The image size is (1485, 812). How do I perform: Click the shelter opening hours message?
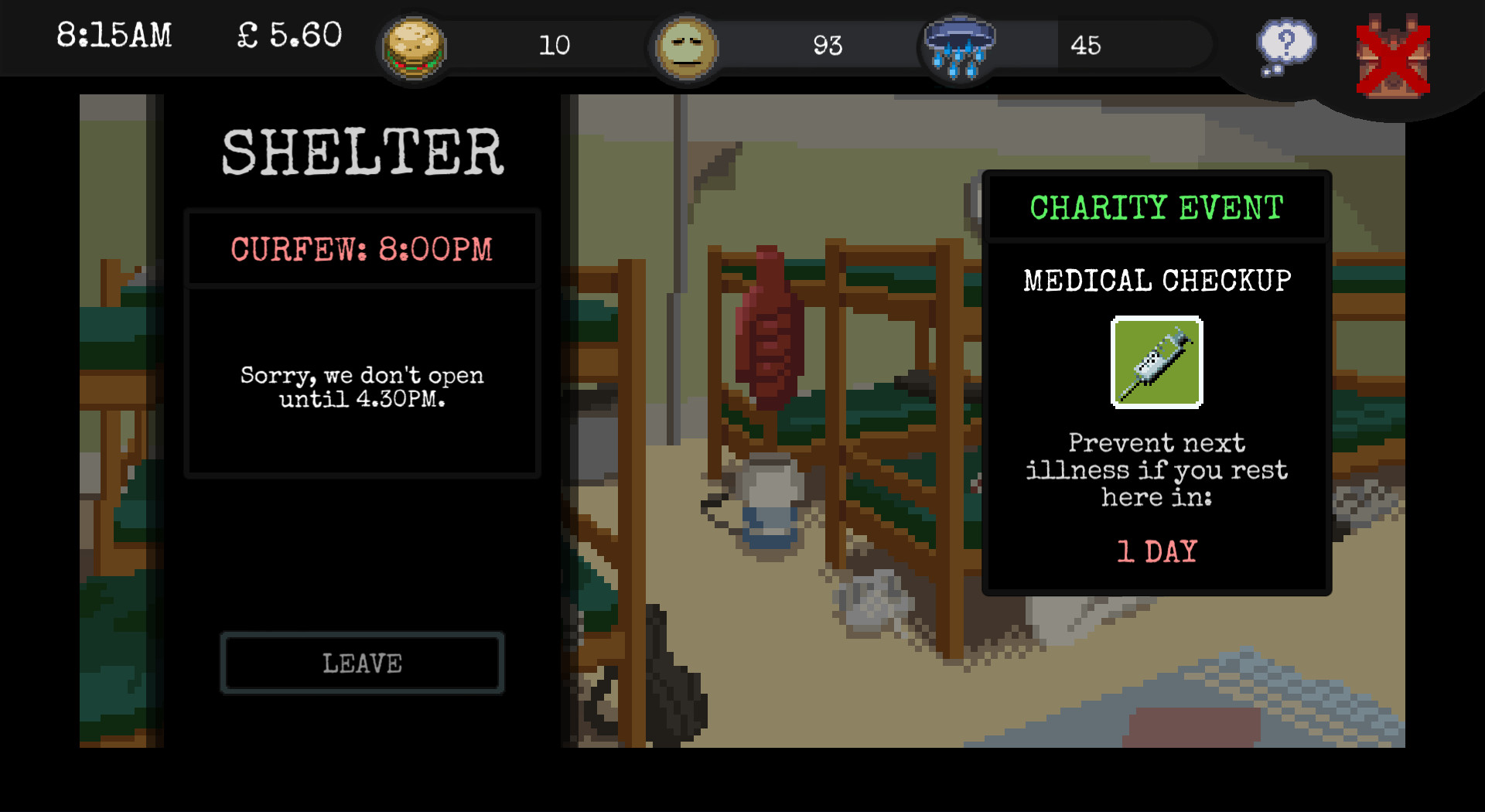click(362, 387)
